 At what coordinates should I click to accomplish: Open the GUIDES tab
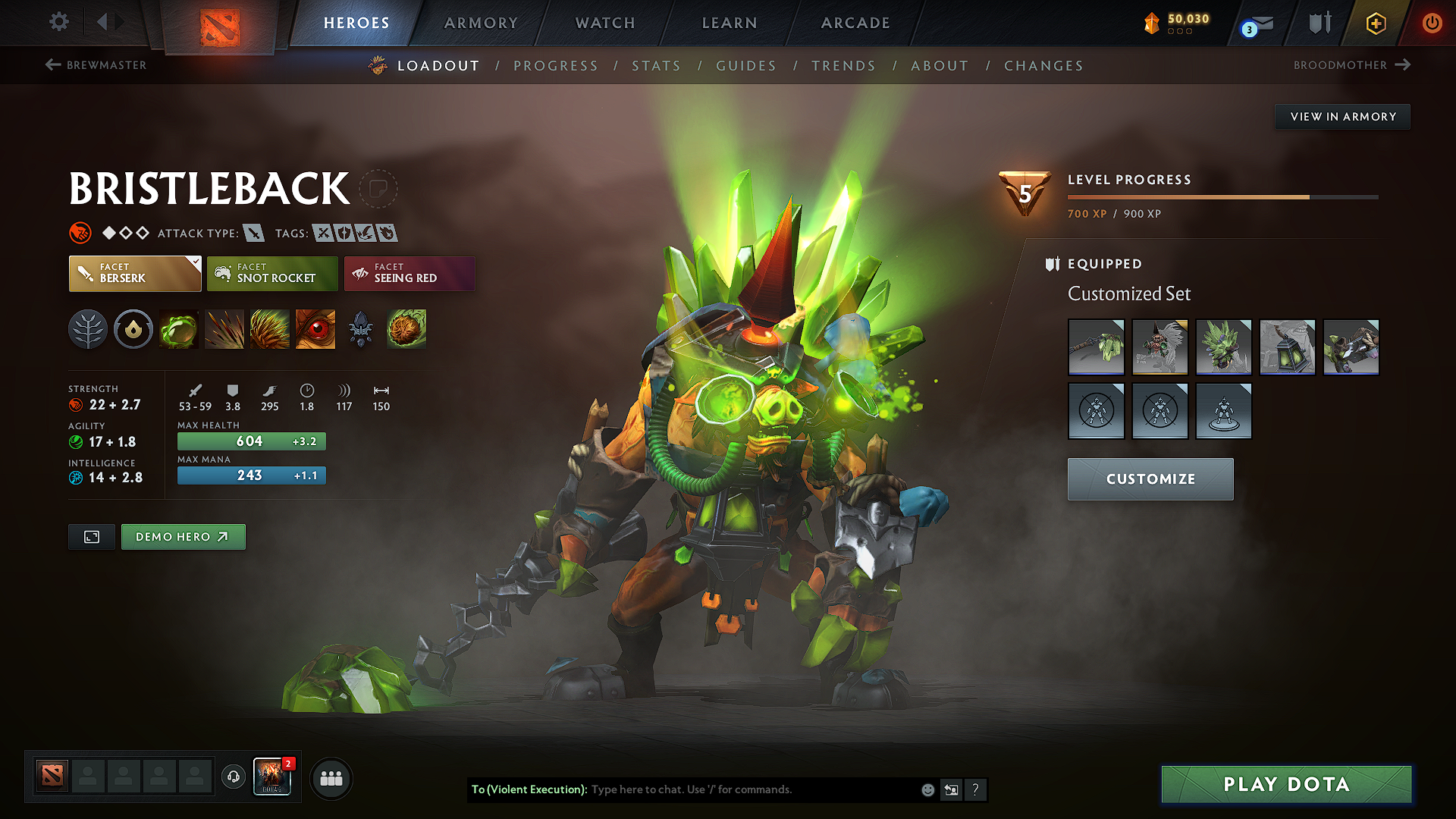(x=745, y=65)
